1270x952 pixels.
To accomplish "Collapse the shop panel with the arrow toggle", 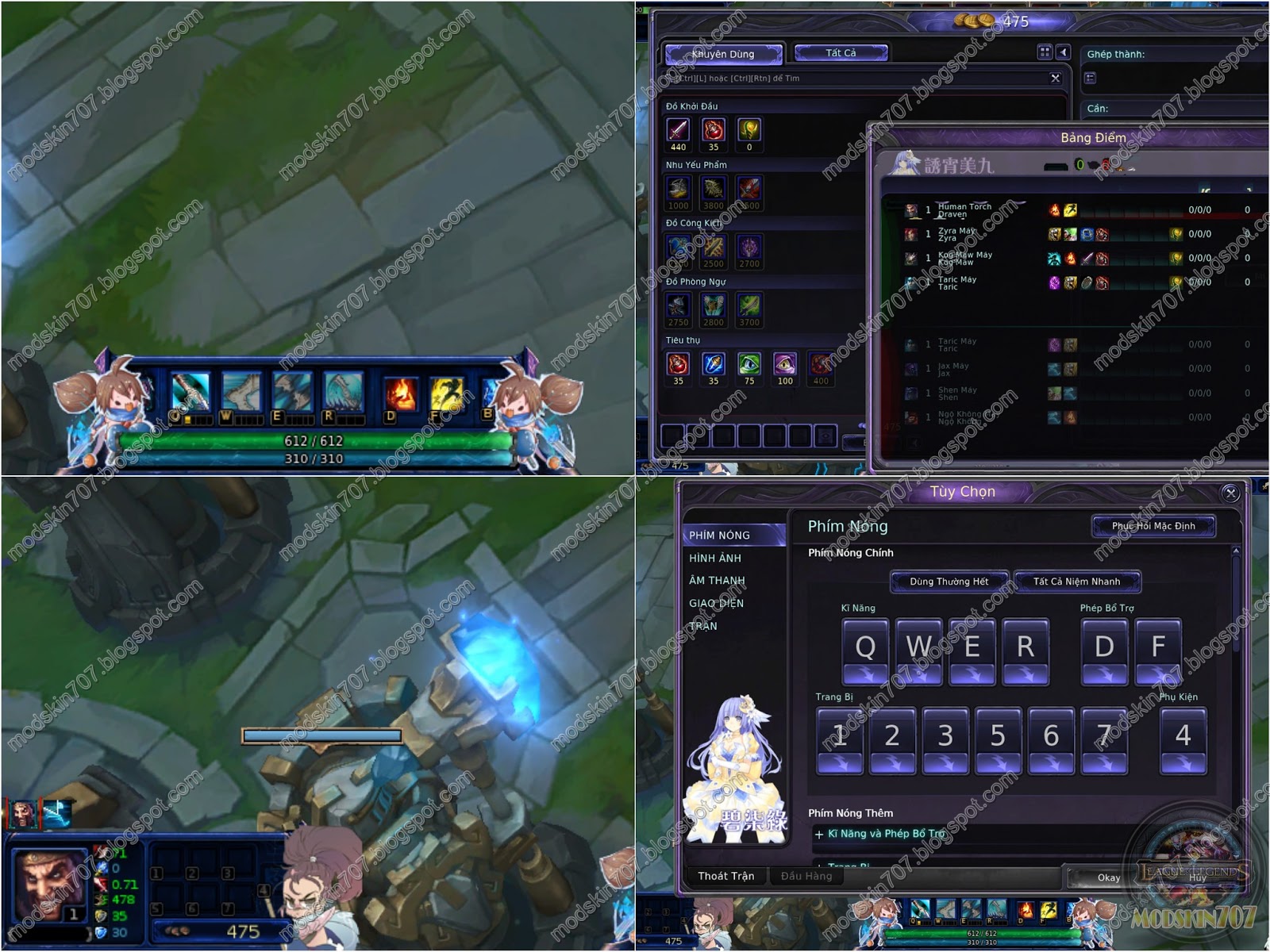I will click(x=1065, y=52).
